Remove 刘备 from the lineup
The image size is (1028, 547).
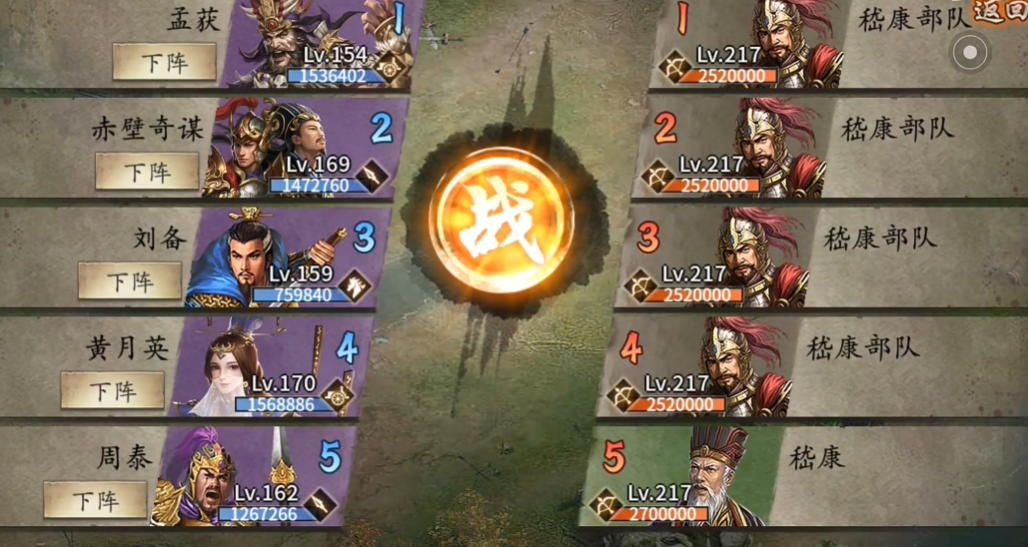[x=130, y=281]
